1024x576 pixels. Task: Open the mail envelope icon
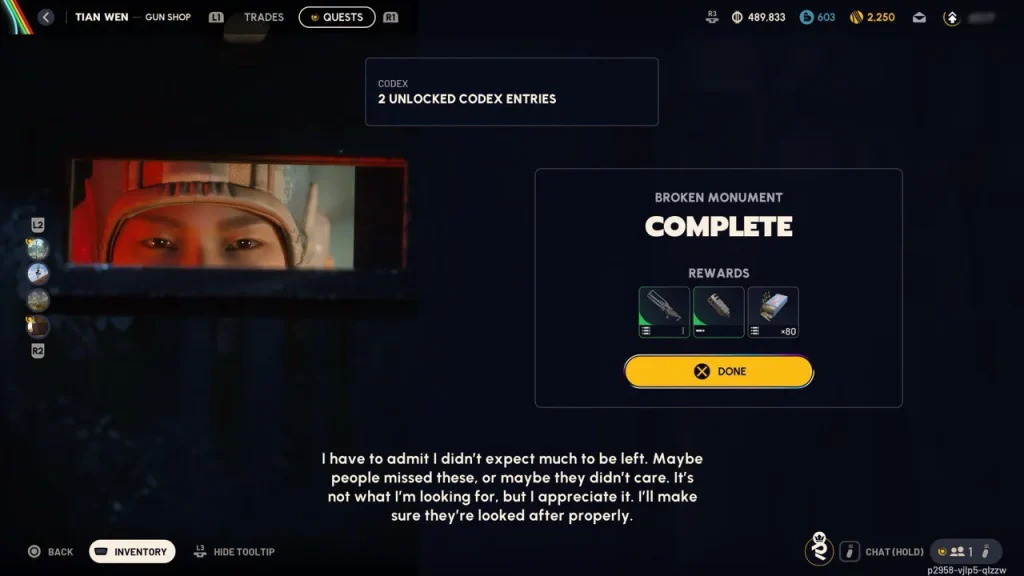[x=919, y=17]
